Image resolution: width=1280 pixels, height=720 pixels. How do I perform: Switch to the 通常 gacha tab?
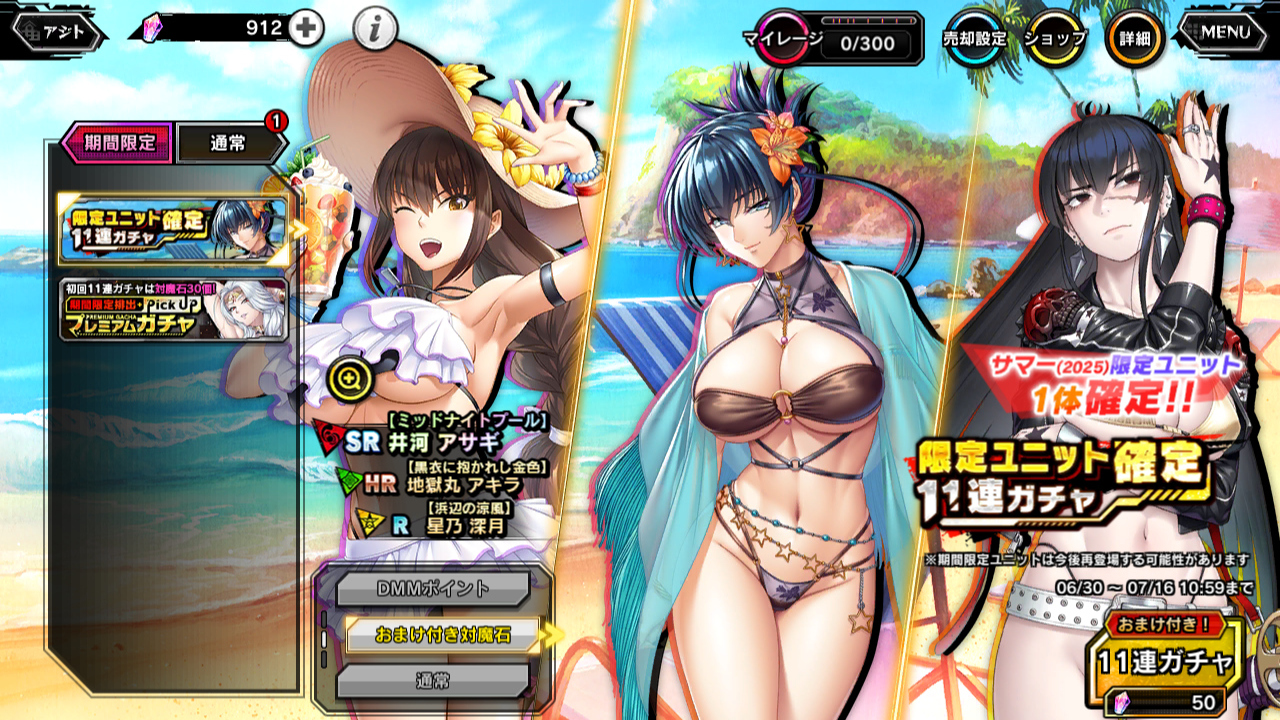[x=229, y=143]
